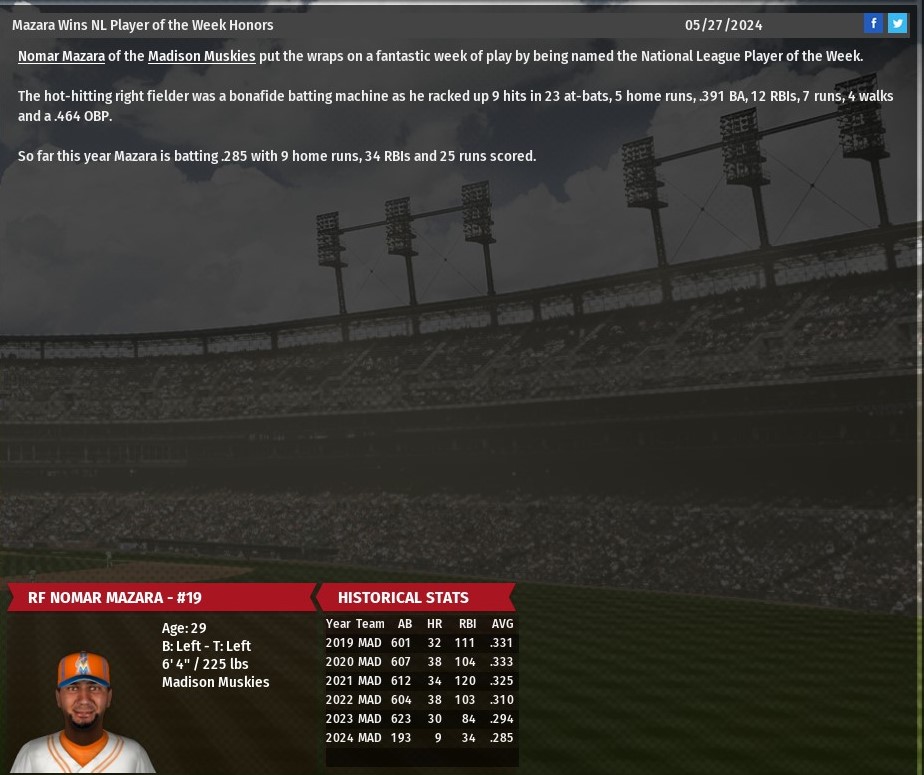The height and width of the screenshot is (775, 924).
Task: Open the Madison Muskies team link
Action: point(201,57)
